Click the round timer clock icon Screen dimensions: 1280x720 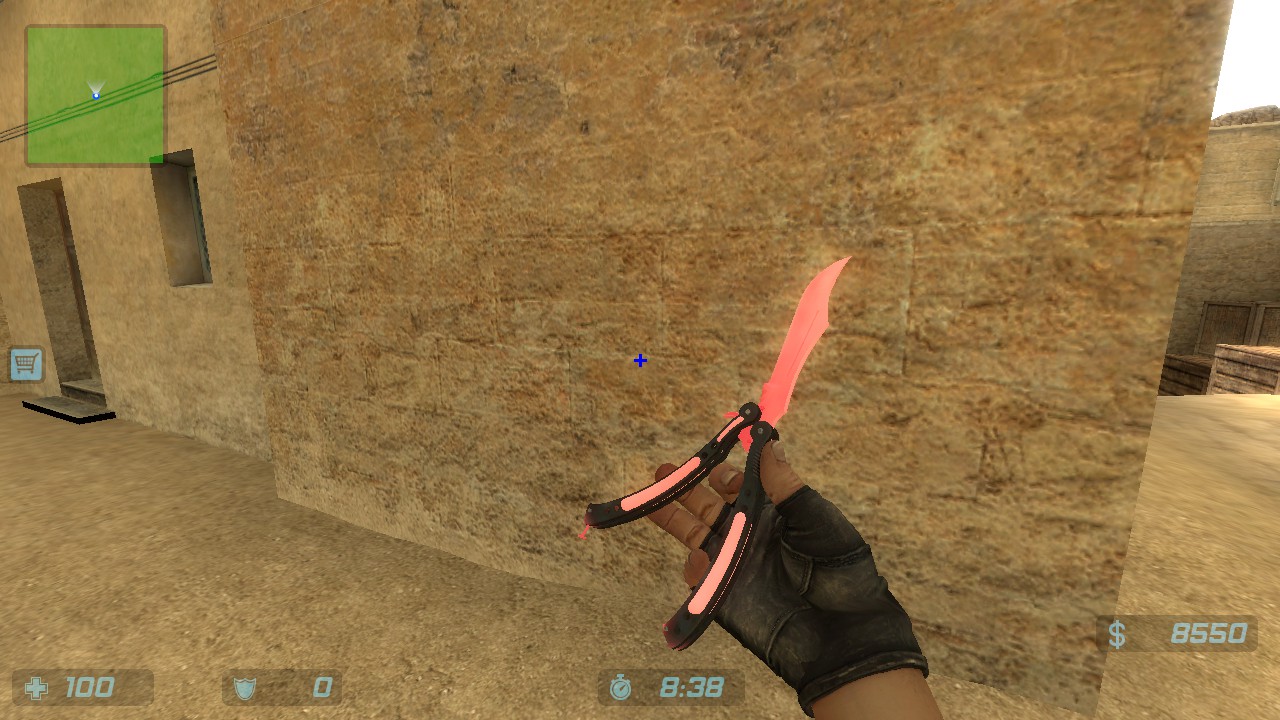622,687
